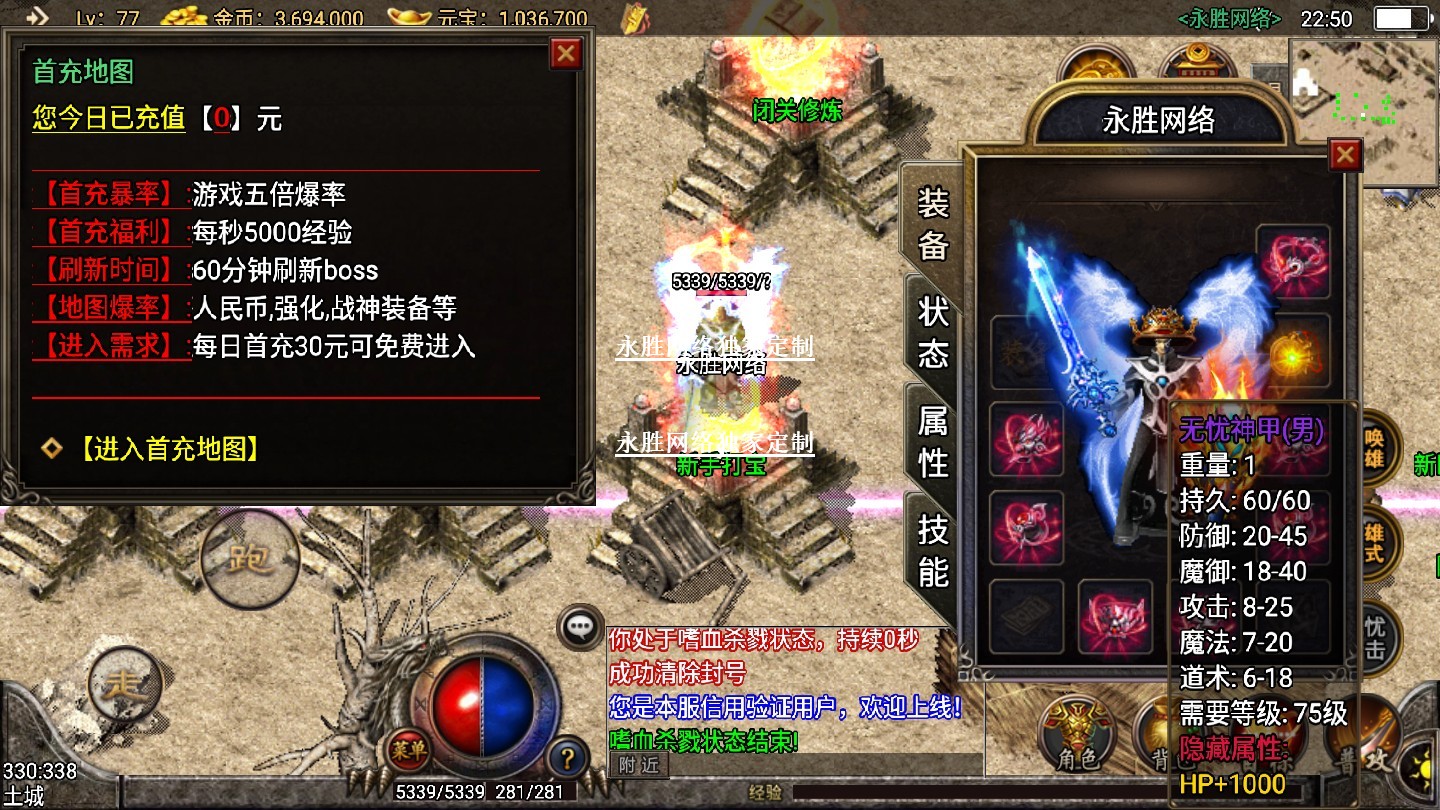The image size is (1440, 810).
Task: Open the chat speech bubble button
Action: 581,627
